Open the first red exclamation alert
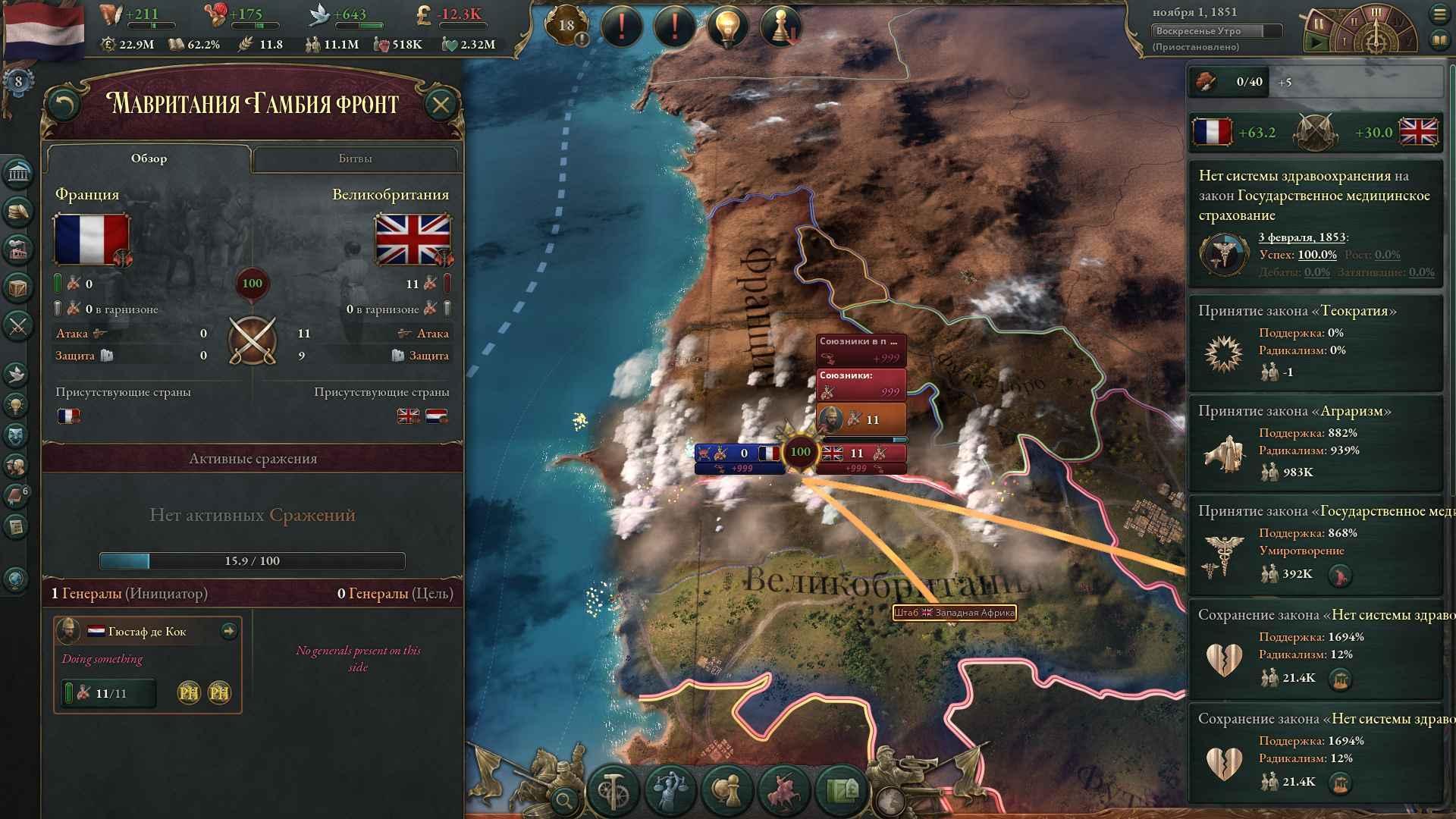1456x819 pixels. click(621, 27)
